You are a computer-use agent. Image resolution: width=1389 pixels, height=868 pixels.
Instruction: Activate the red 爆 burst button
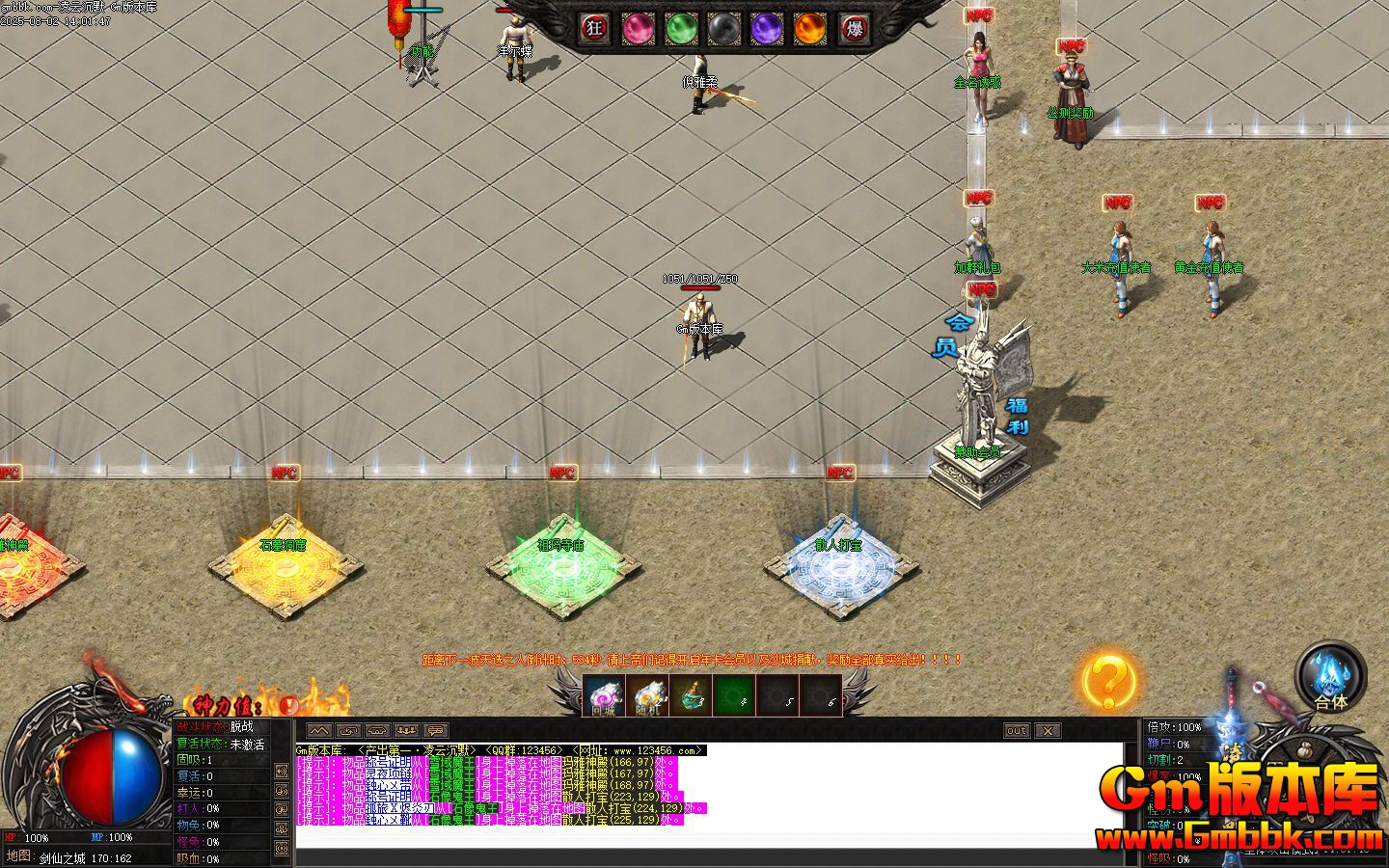tap(853, 29)
